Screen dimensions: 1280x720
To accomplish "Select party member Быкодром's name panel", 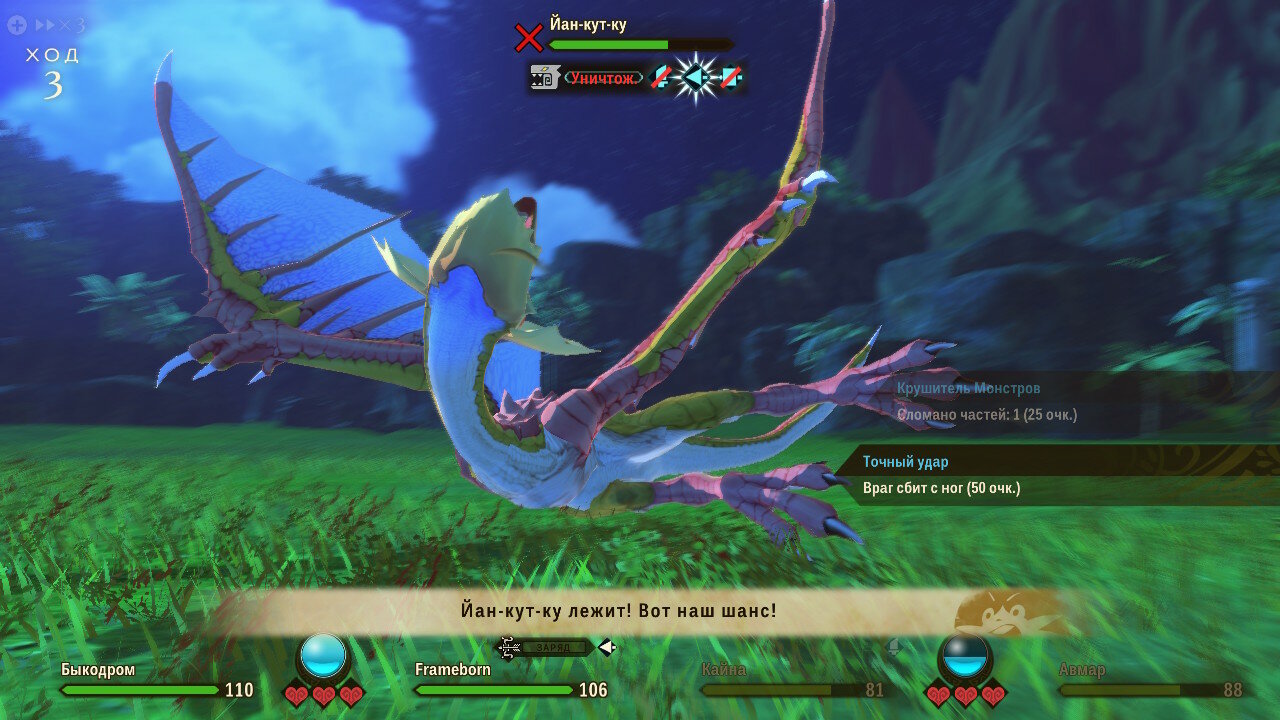I will pyautogui.click(x=98, y=670).
